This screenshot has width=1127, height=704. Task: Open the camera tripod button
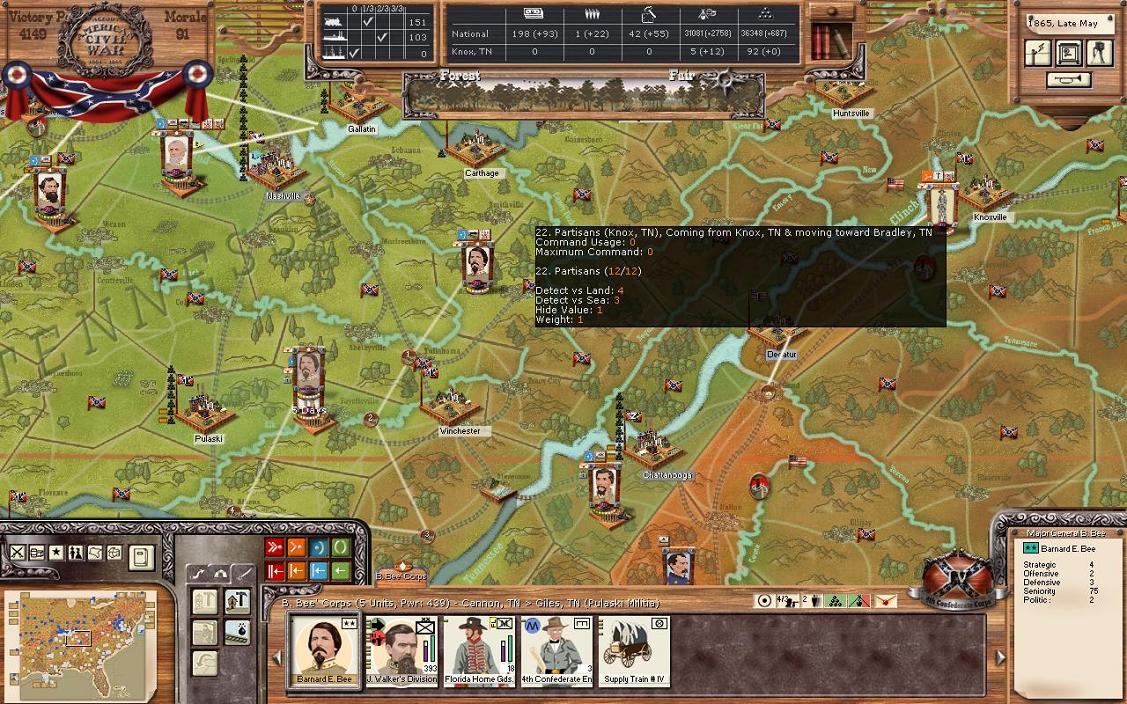tap(1099, 53)
